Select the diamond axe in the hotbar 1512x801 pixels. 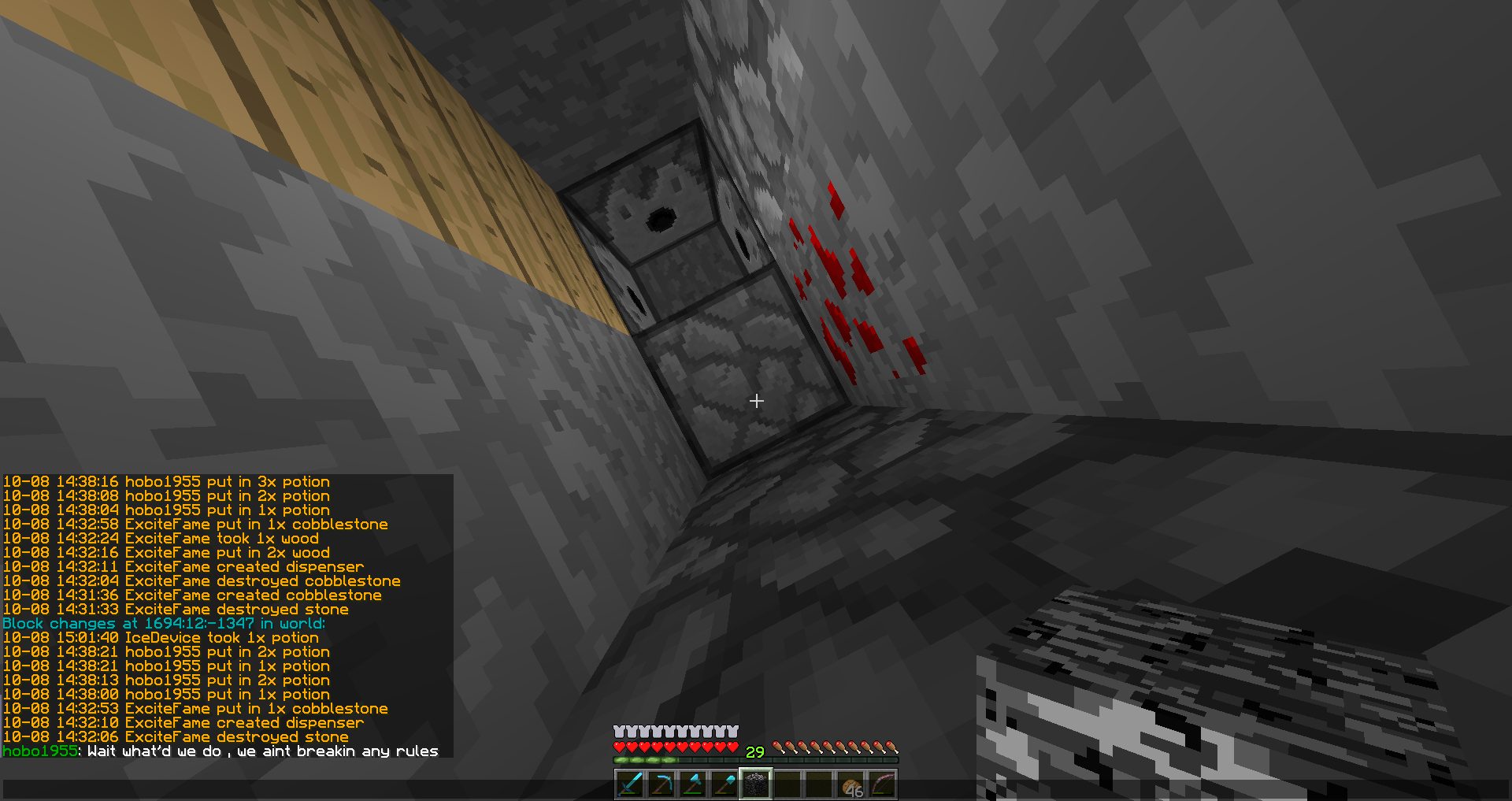click(x=694, y=784)
